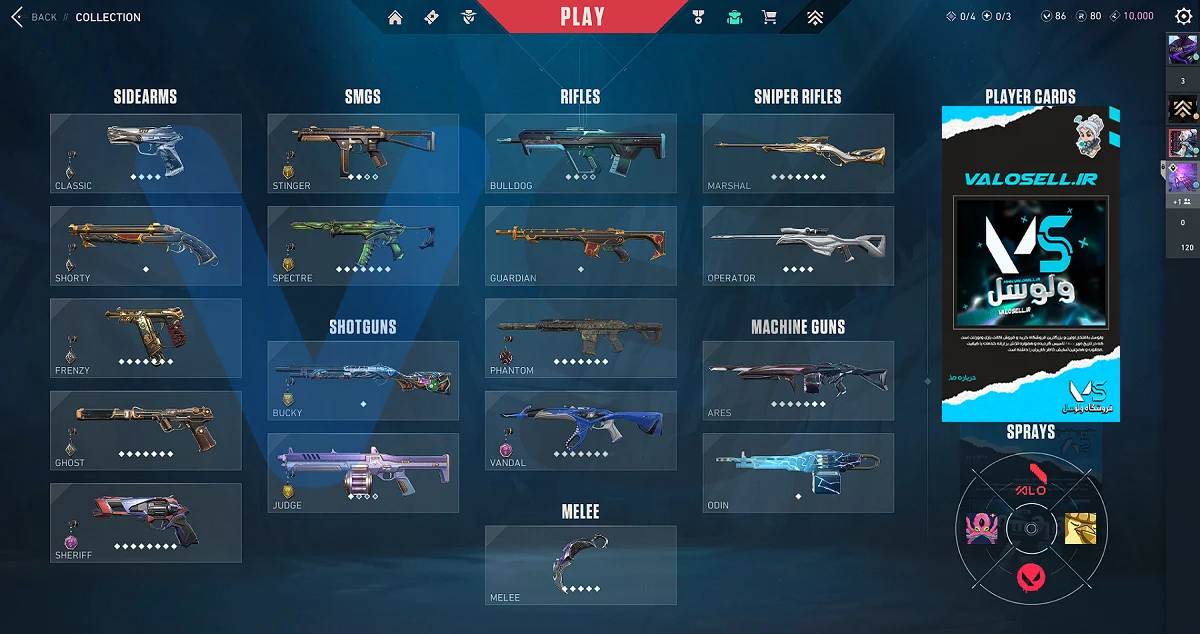
Task: Choose the Vandal rifle slot
Action: [x=580, y=430]
